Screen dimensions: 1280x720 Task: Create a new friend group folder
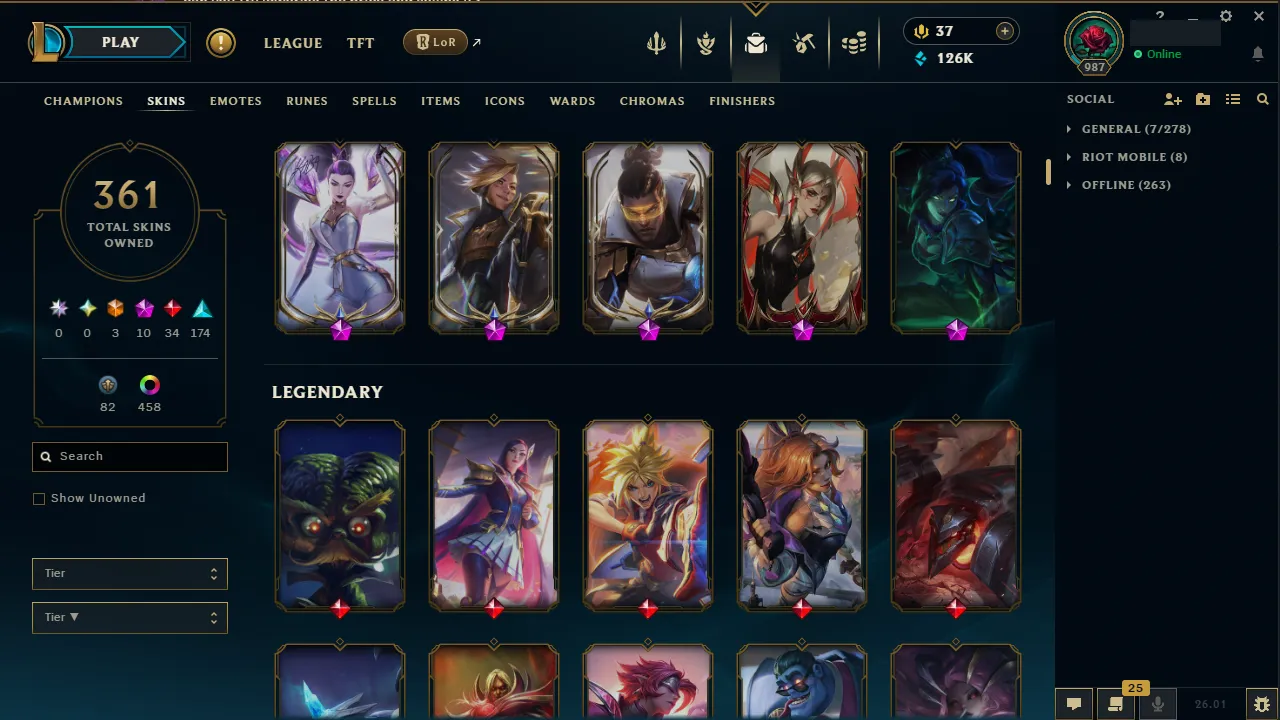[1202, 99]
